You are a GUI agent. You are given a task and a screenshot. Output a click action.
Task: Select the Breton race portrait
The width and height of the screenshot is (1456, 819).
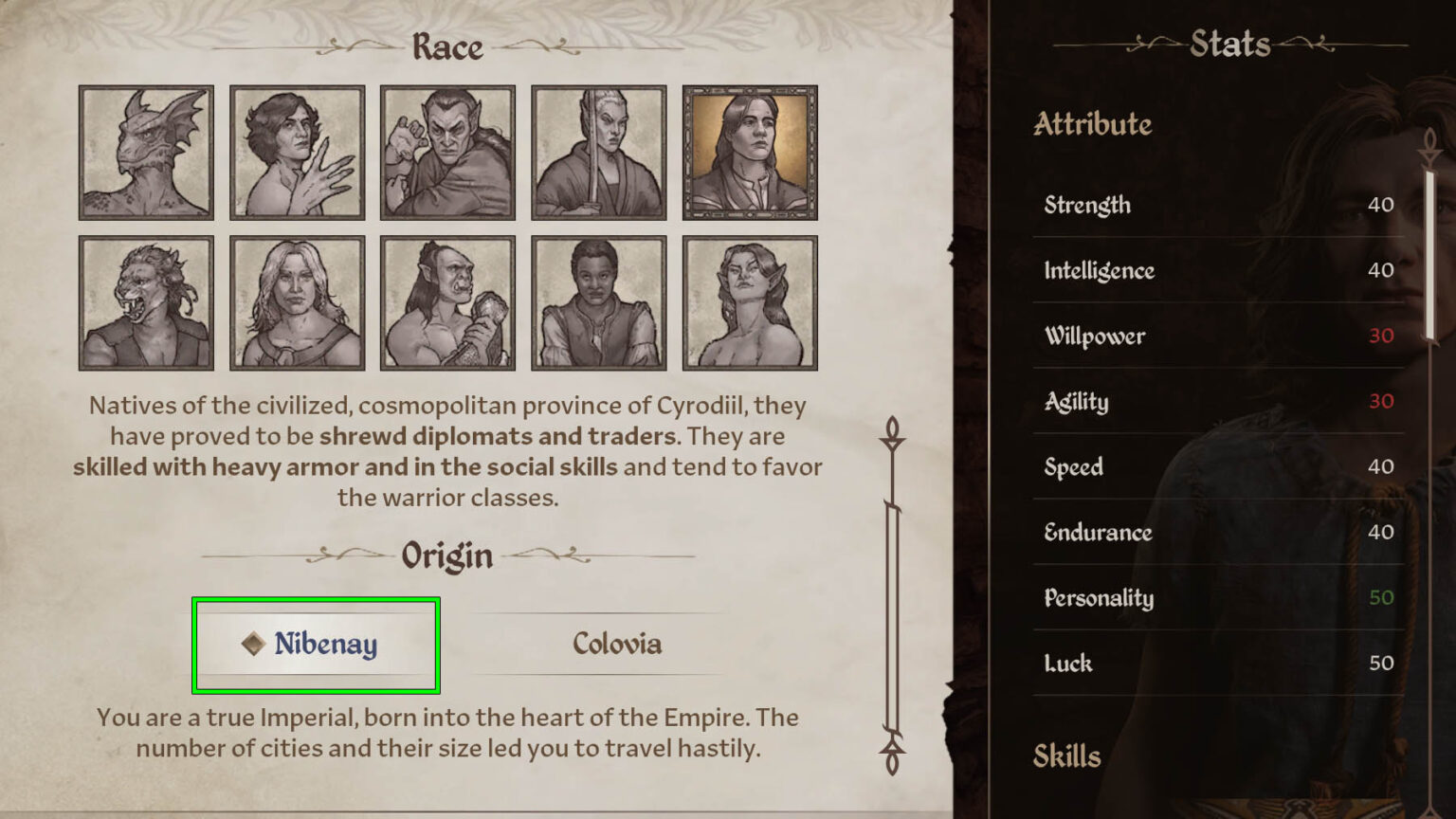pyautogui.click(x=297, y=153)
